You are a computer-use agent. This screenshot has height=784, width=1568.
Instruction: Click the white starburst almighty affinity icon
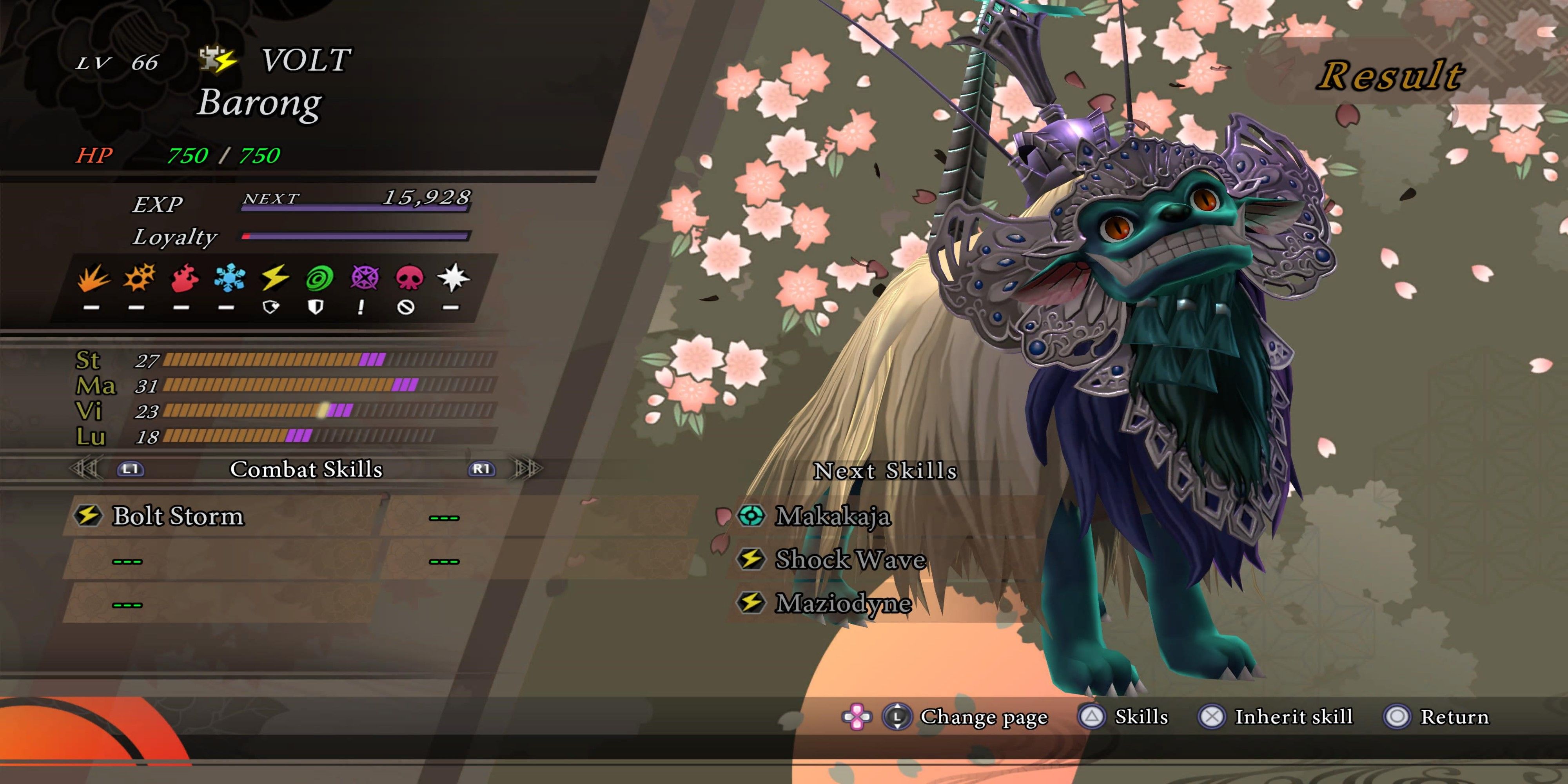click(x=454, y=278)
